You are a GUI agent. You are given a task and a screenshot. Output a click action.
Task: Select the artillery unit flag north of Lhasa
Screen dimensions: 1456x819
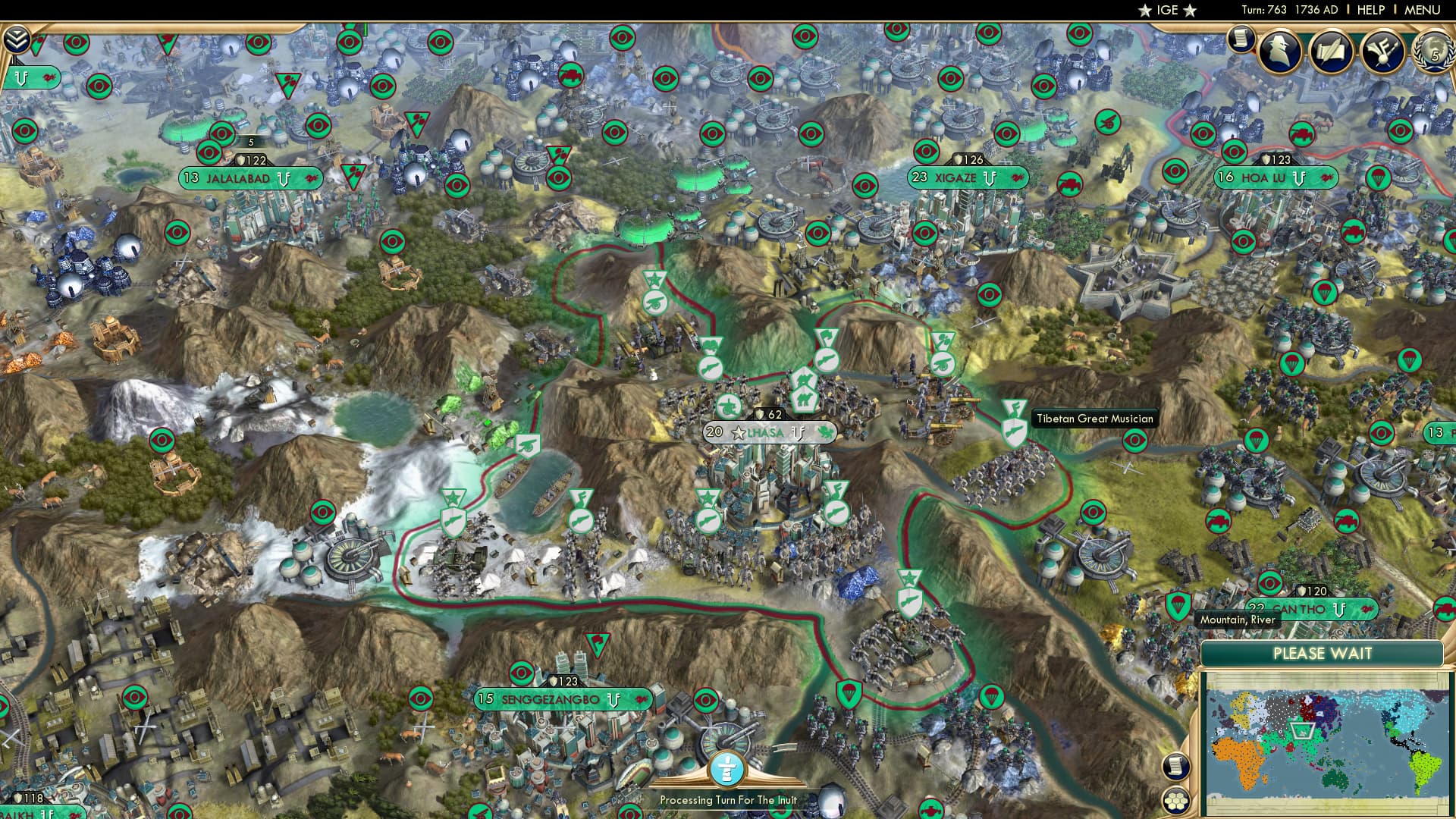pos(654,300)
